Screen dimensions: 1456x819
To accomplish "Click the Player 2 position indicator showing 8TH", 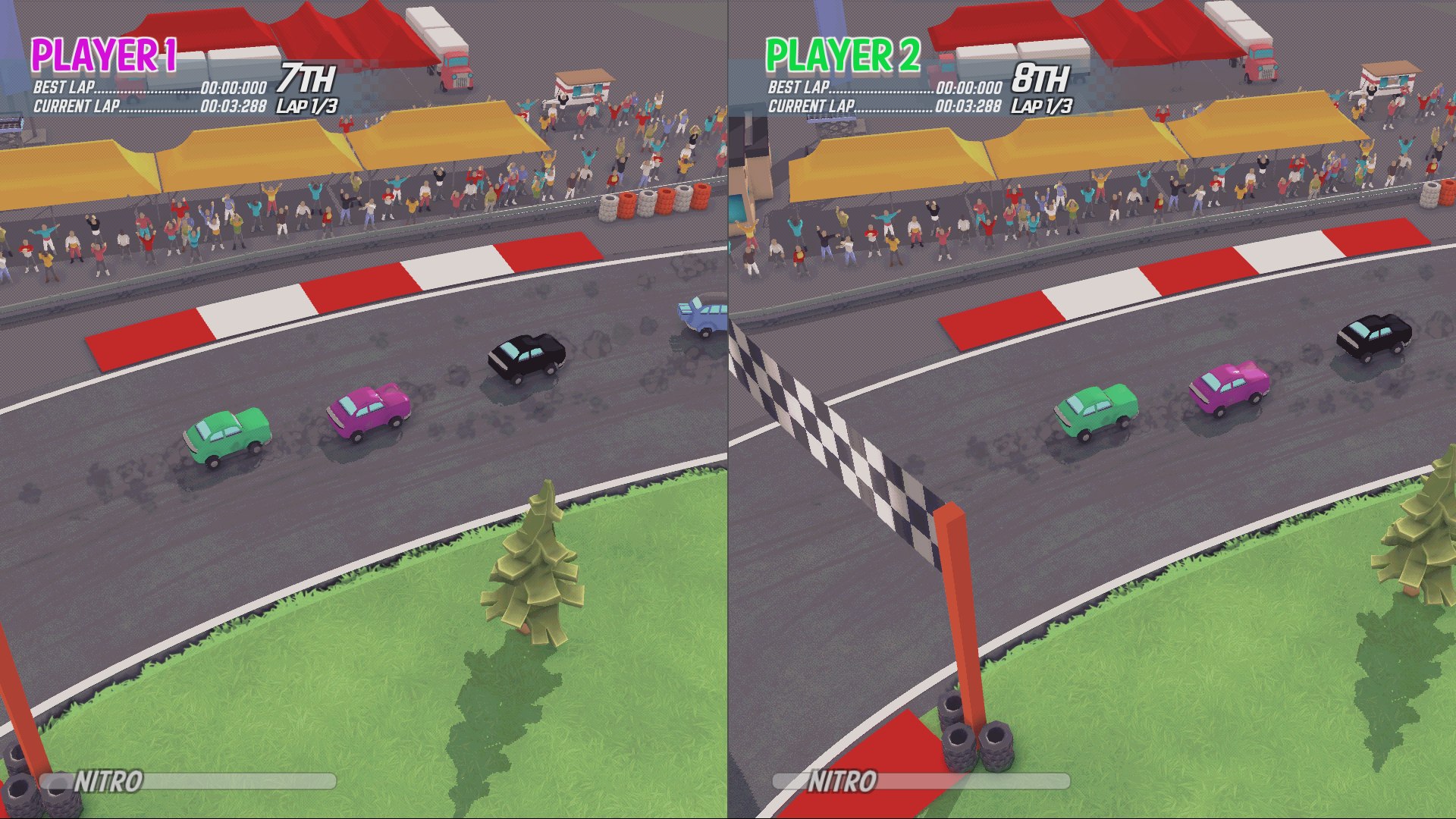I will coord(1040,77).
